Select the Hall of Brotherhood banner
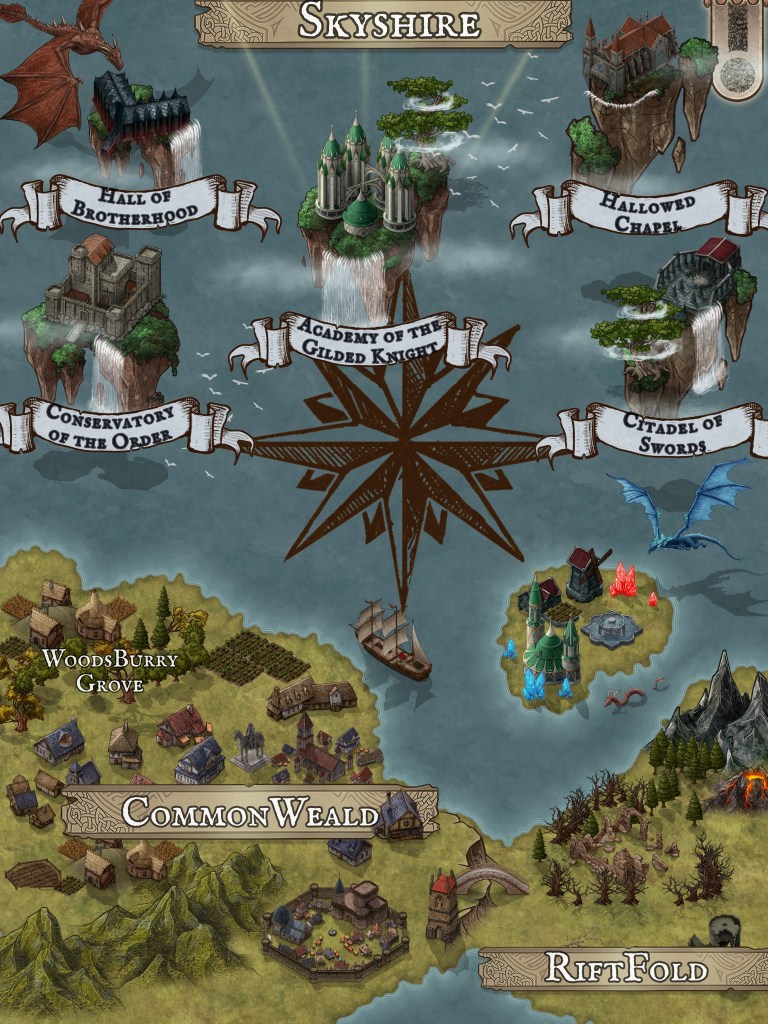768x1024 pixels. (141, 203)
